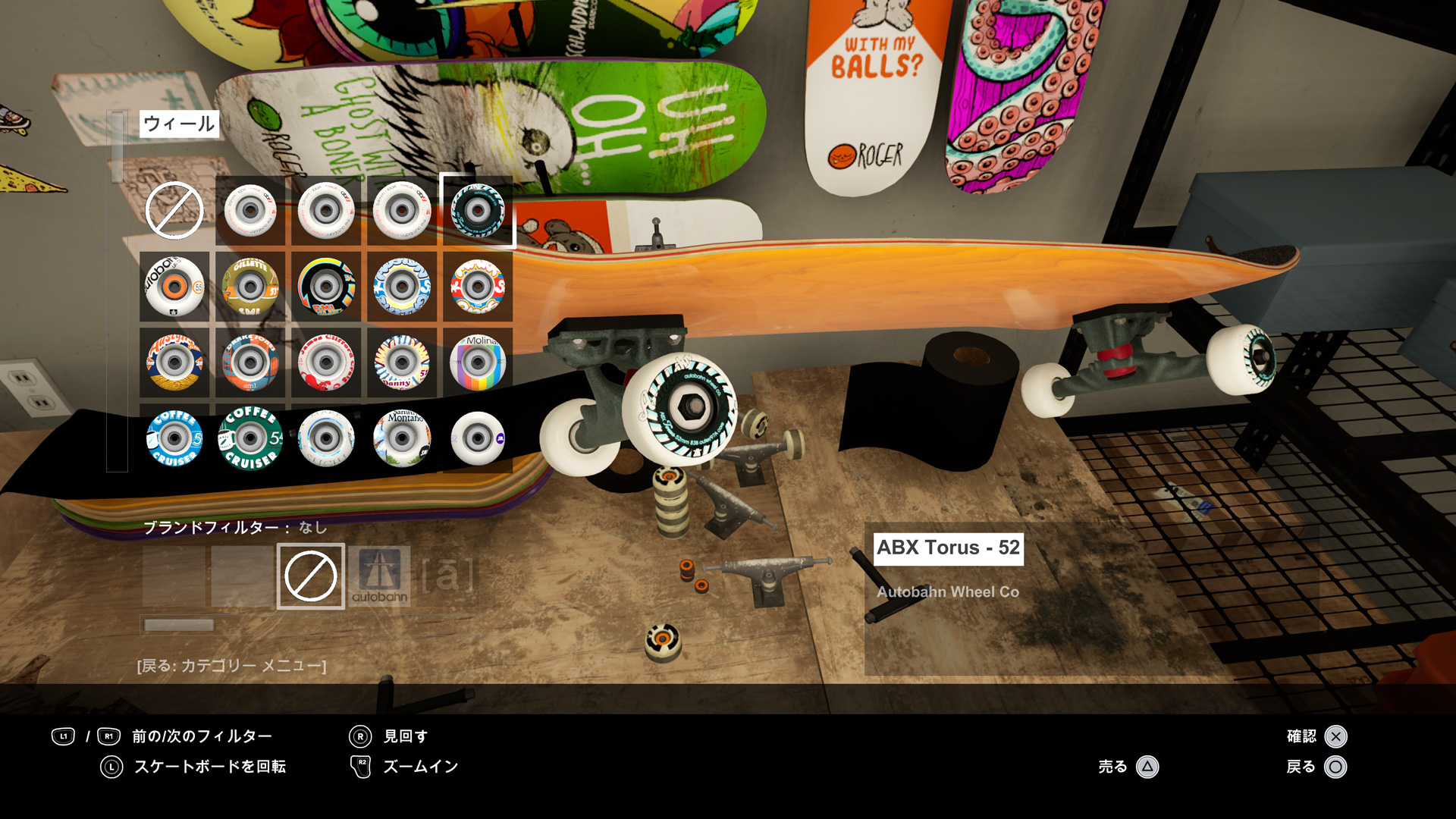Return to previous screen with 戻る

[x=1335, y=767]
